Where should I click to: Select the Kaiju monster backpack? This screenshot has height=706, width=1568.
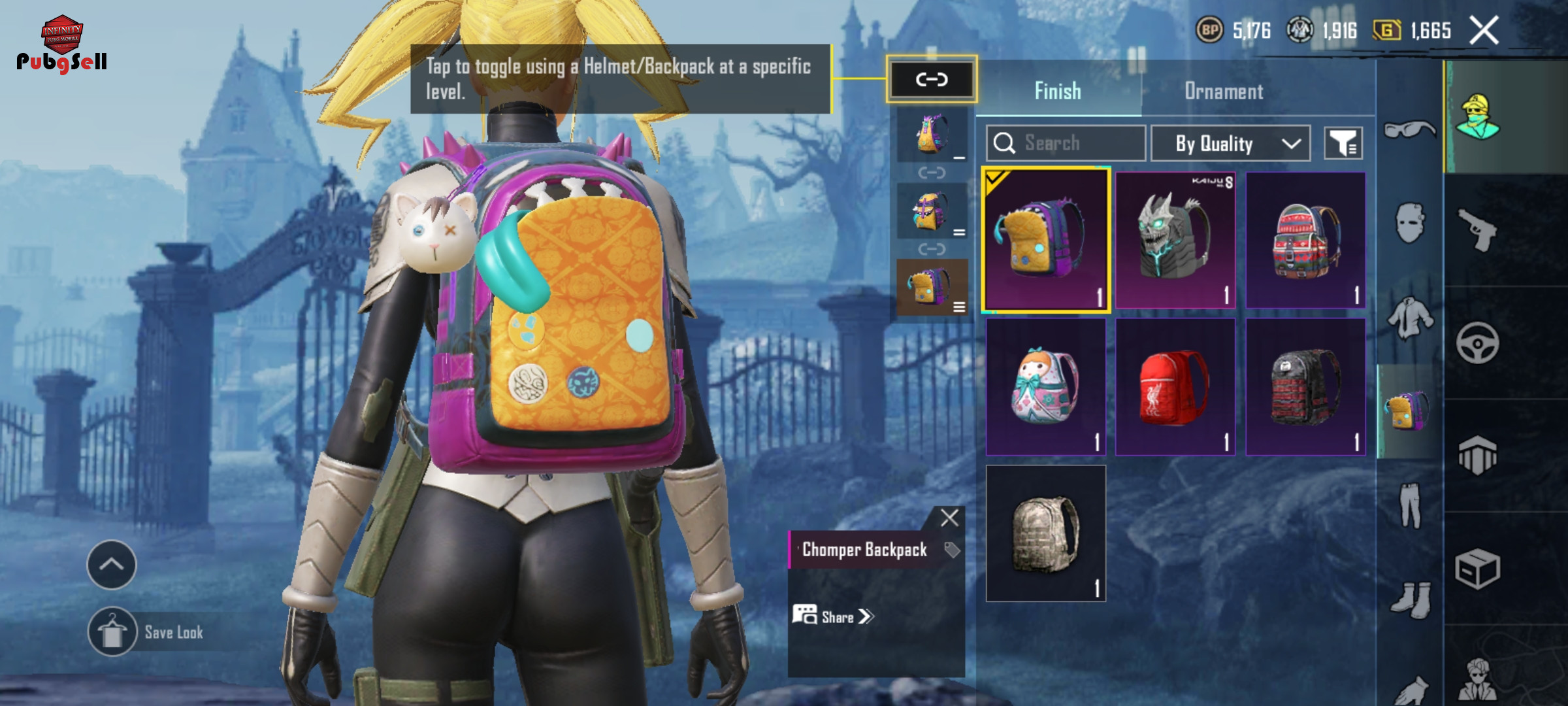tap(1175, 240)
